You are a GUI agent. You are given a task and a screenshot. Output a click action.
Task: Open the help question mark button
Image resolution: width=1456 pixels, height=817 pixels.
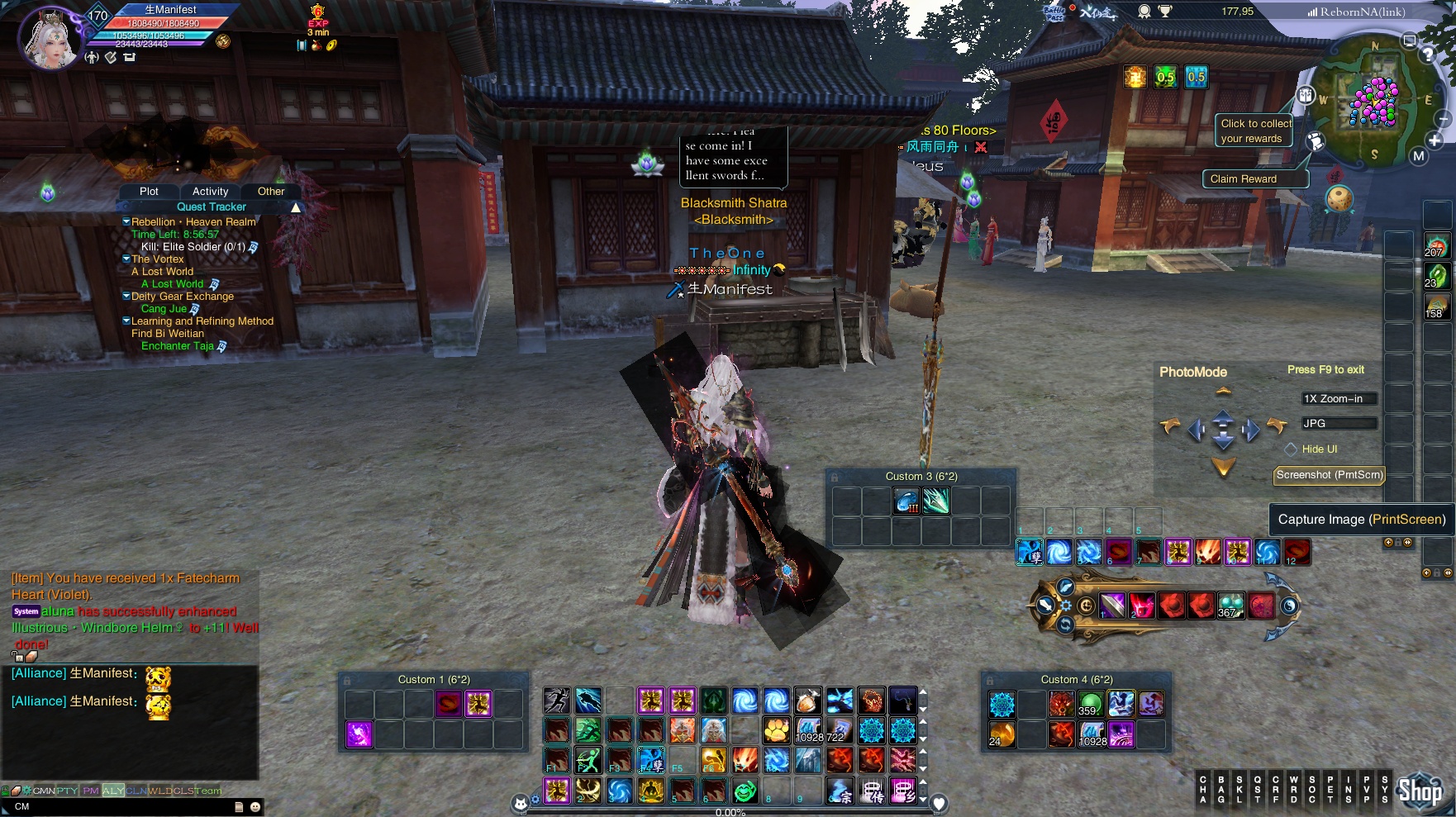coord(1427,55)
